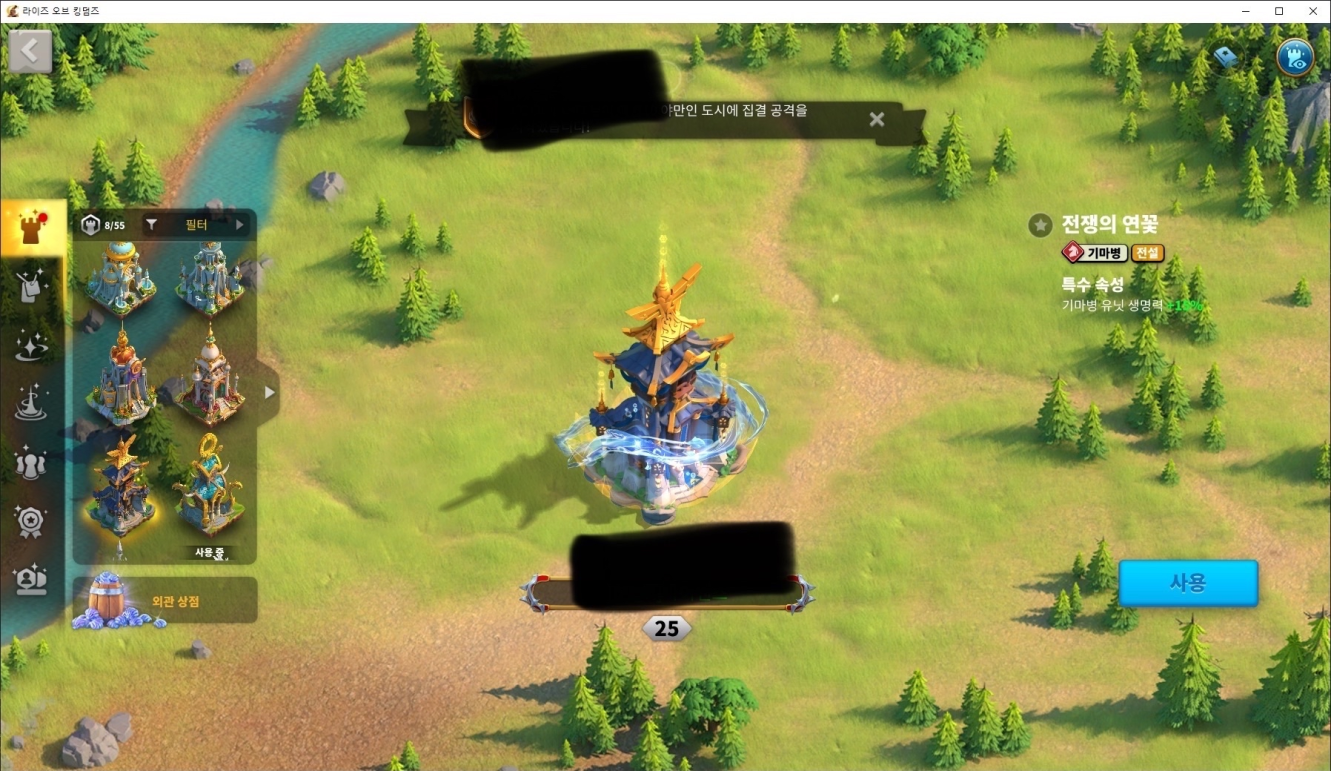Viewport: 1331px width, 771px height.
Task: Toggle the castle preview eye button
Action: 1296,57
